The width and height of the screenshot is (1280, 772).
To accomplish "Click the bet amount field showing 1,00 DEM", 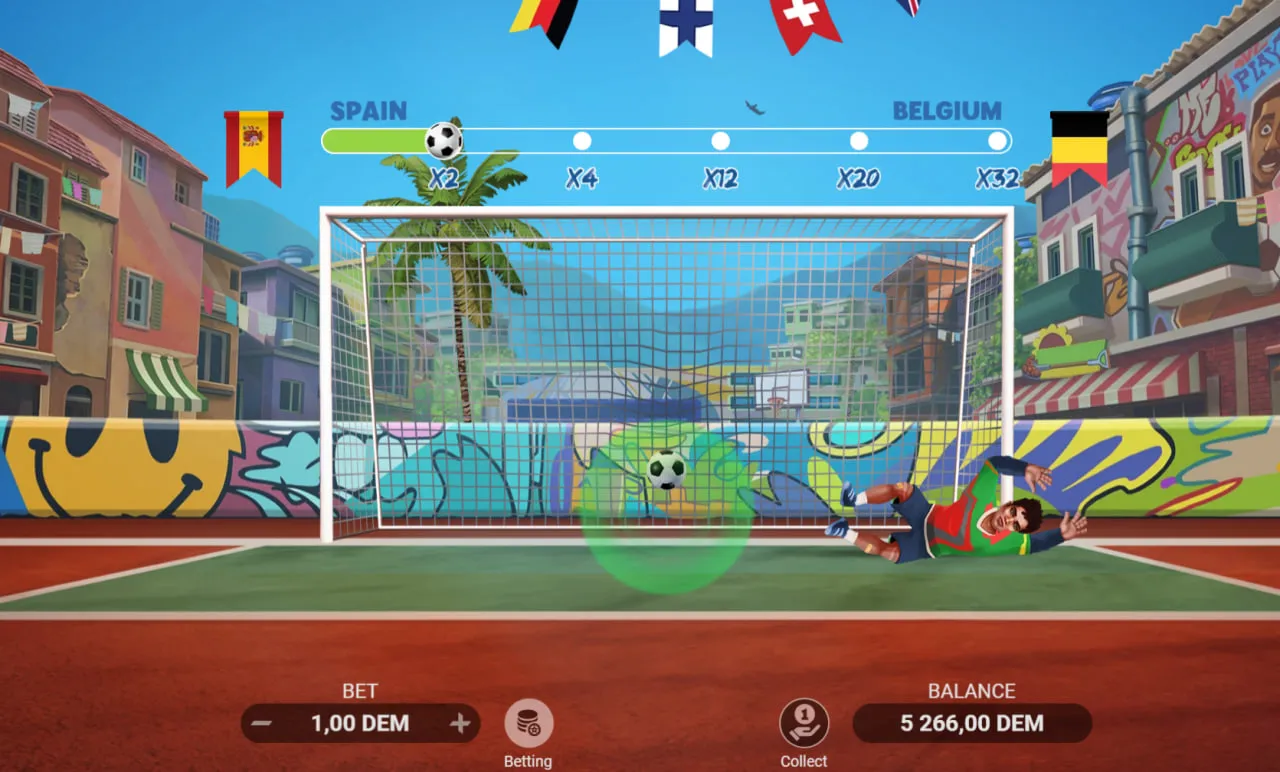I will 360,722.
